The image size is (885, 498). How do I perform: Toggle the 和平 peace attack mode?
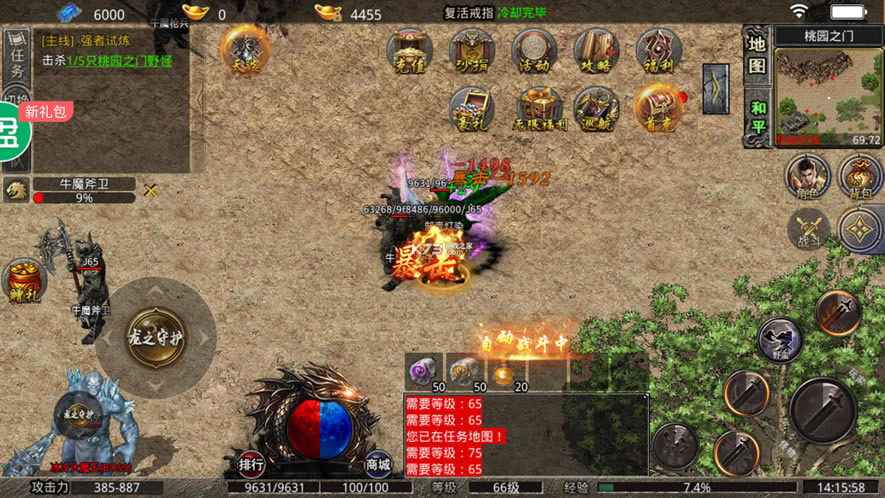click(x=757, y=118)
